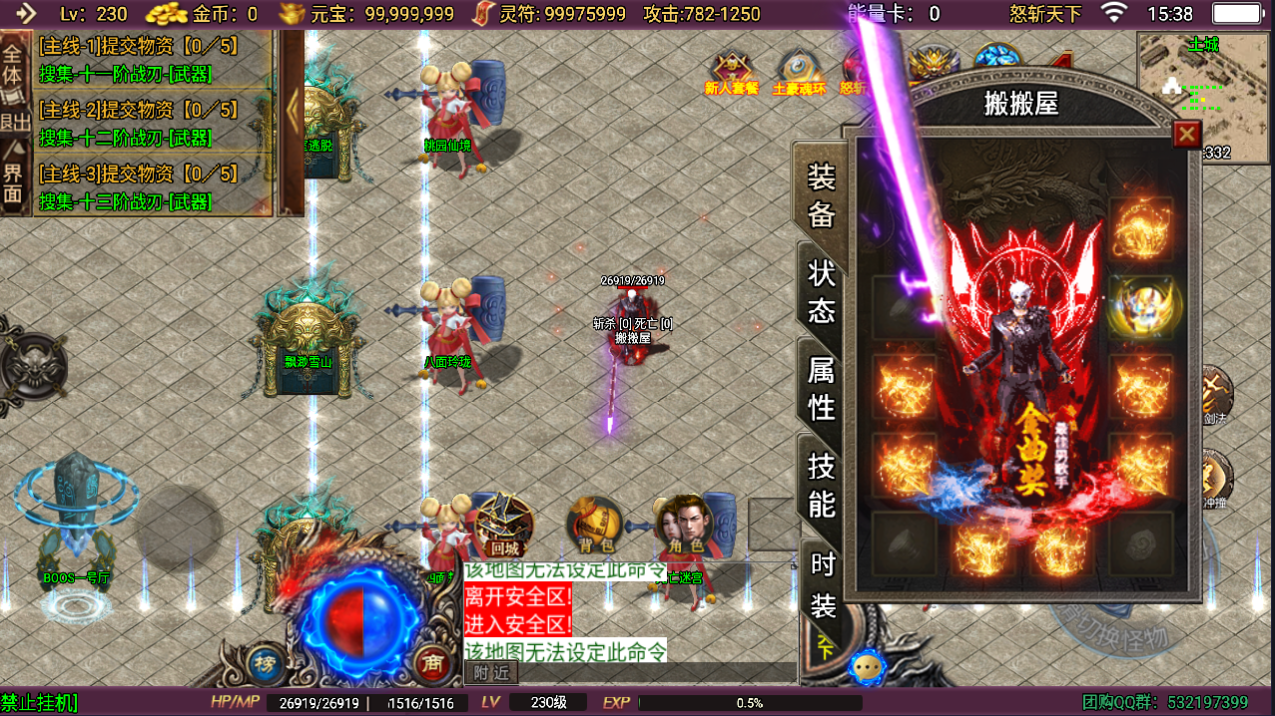The image size is (1275, 716).
Task: Select the 主线-2 quest tracker entry
Action: click(140, 123)
